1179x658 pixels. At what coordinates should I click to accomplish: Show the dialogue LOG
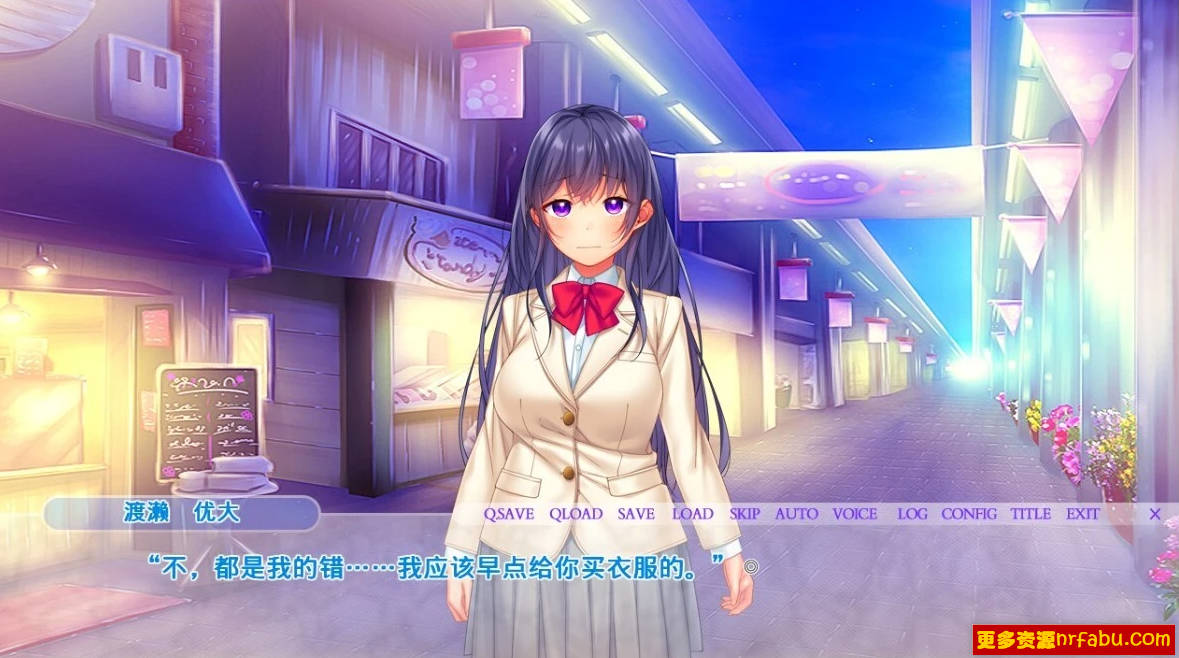912,514
